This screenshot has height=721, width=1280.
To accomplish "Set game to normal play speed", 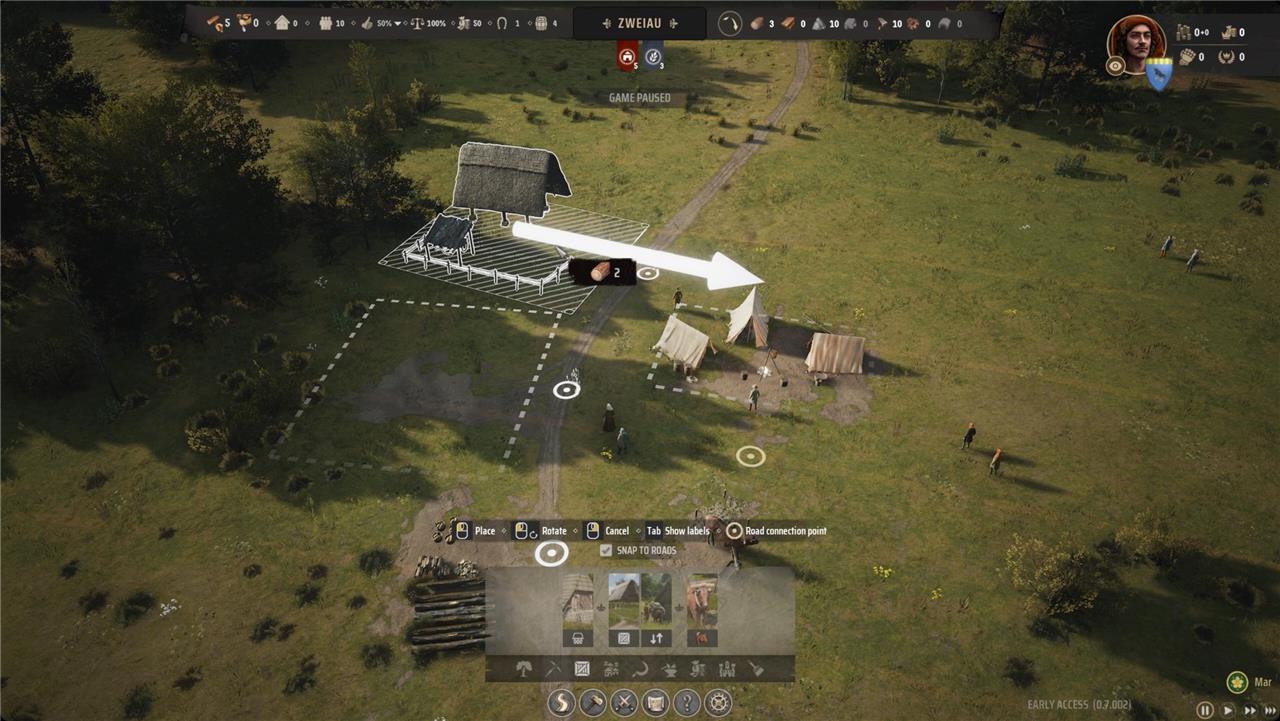I will (1229, 710).
